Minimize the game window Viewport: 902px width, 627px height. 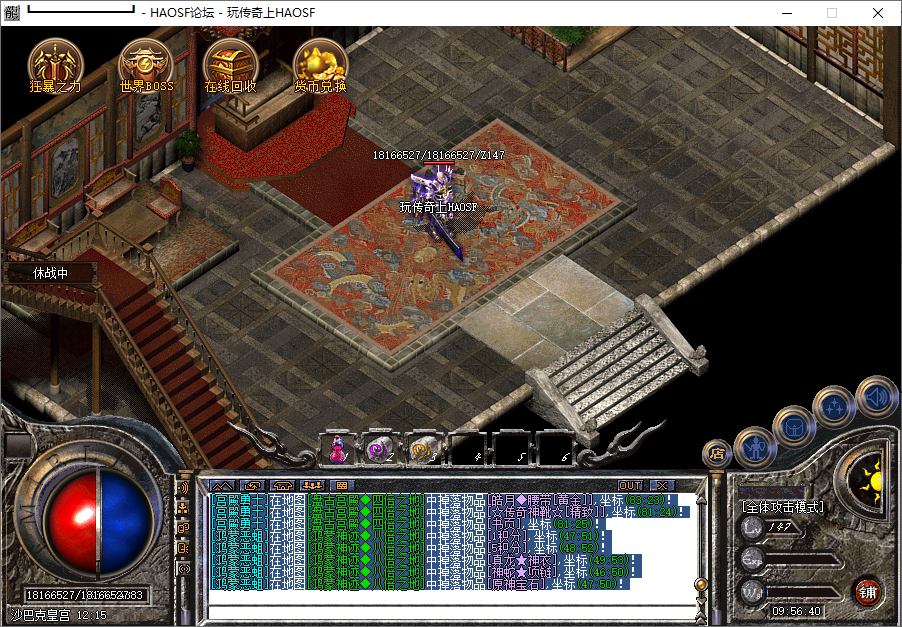click(x=786, y=13)
